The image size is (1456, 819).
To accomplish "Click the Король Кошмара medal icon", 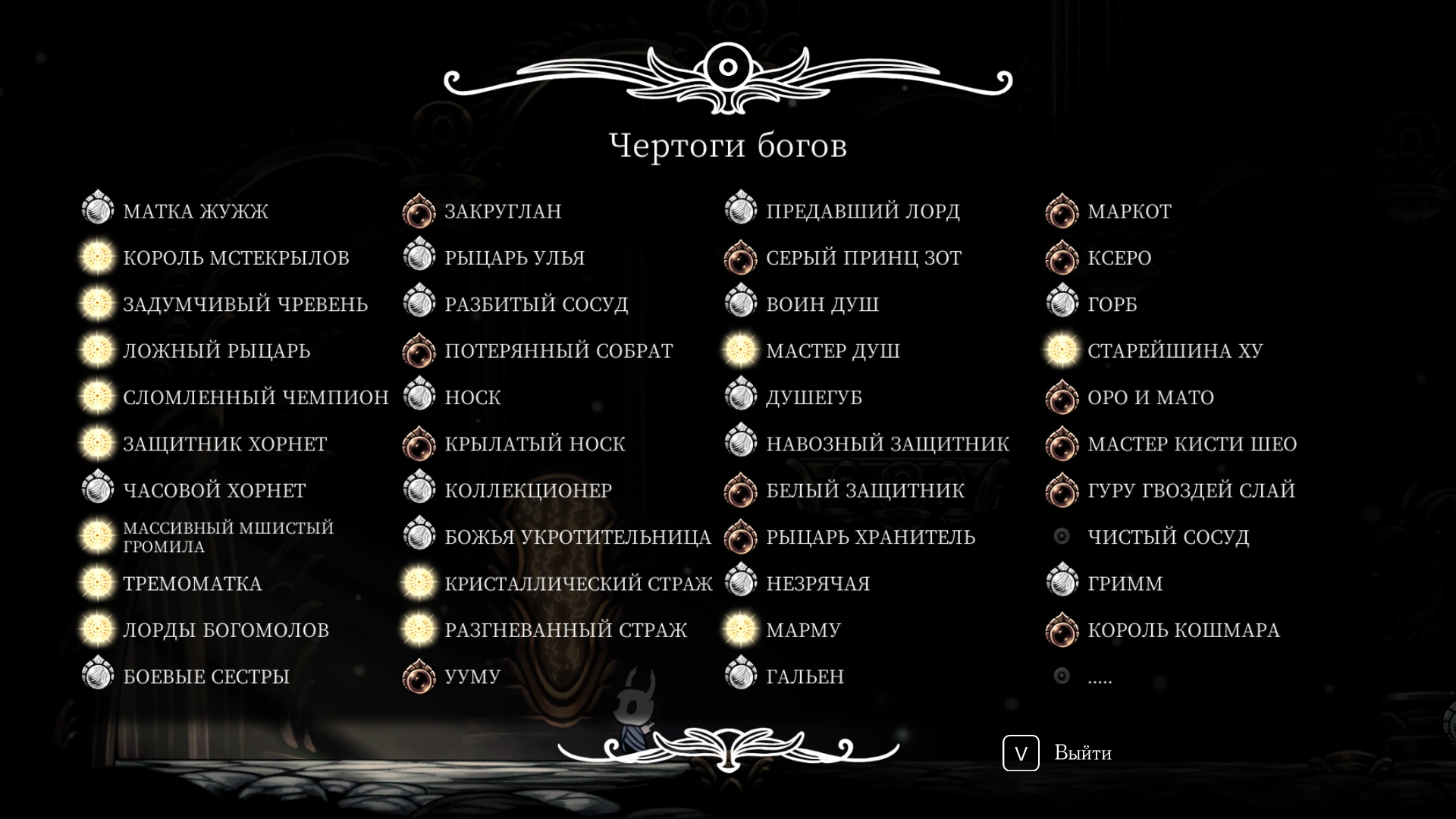I will [1062, 629].
